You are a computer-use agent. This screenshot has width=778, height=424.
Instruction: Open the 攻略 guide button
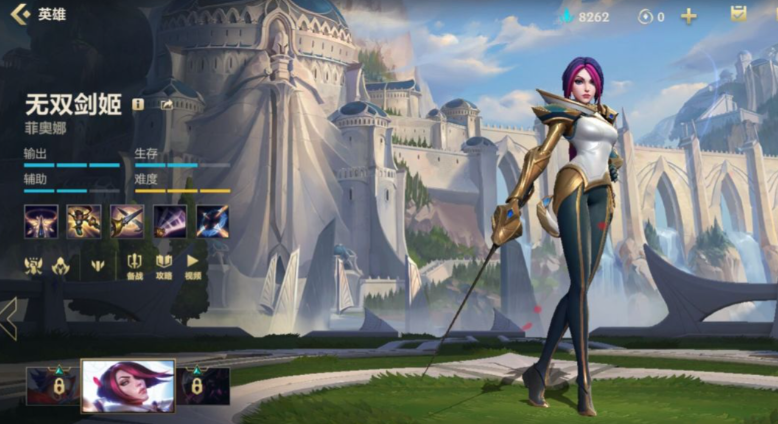(164, 266)
